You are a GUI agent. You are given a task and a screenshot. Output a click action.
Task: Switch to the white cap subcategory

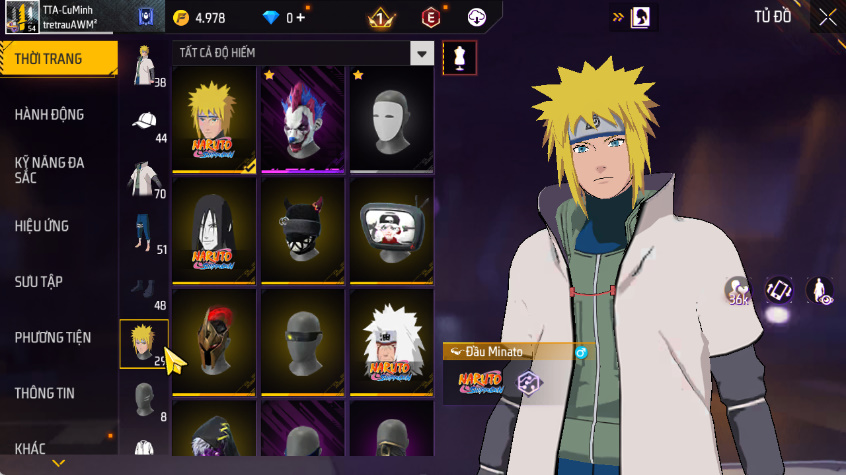144,123
